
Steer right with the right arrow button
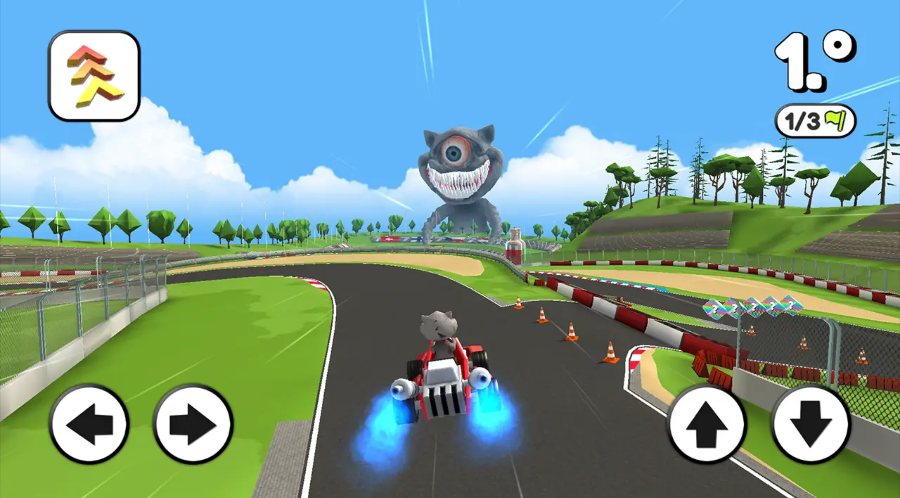click(x=193, y=424)
